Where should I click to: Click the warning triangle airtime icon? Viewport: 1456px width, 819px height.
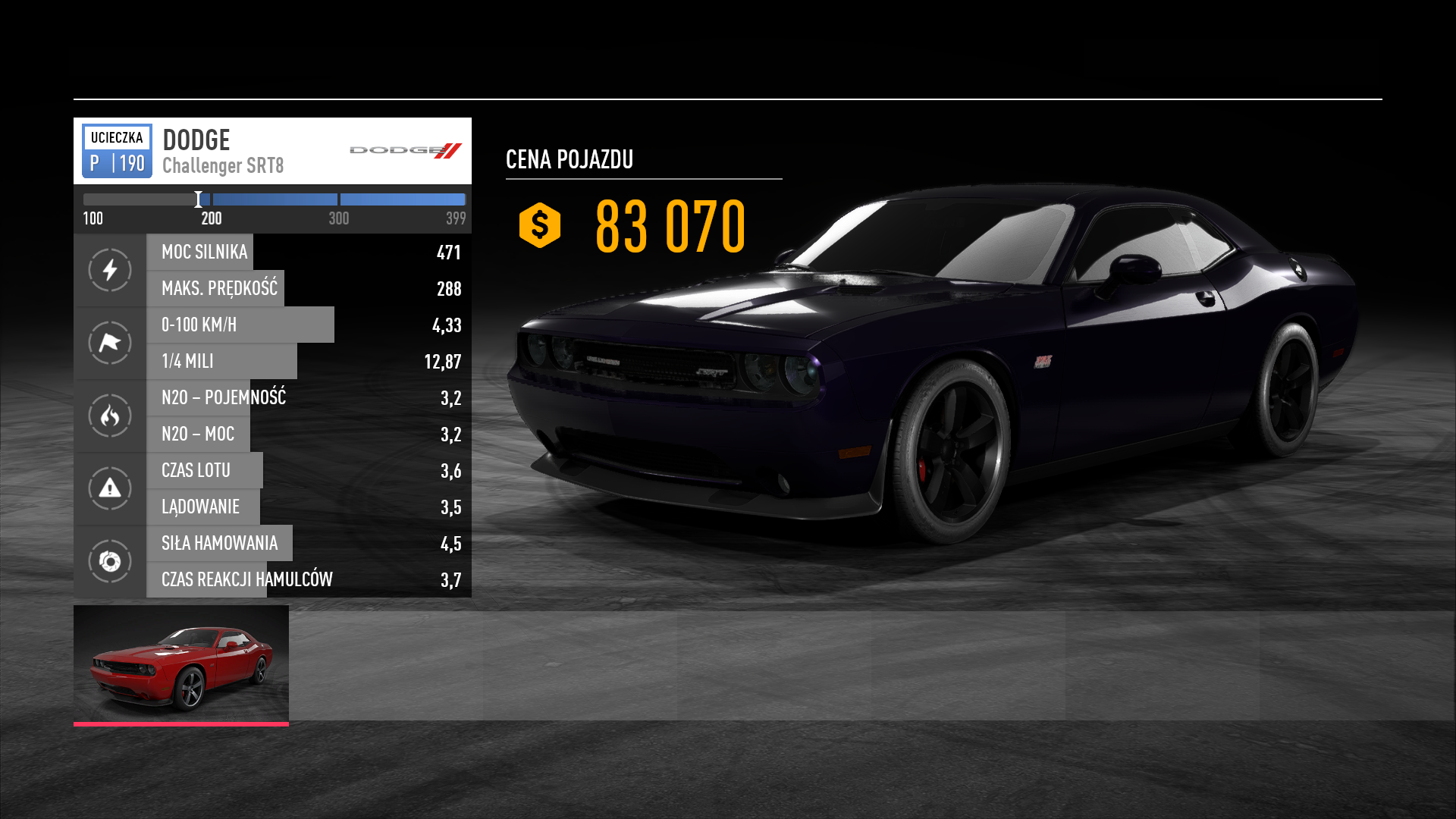point(110,488)
